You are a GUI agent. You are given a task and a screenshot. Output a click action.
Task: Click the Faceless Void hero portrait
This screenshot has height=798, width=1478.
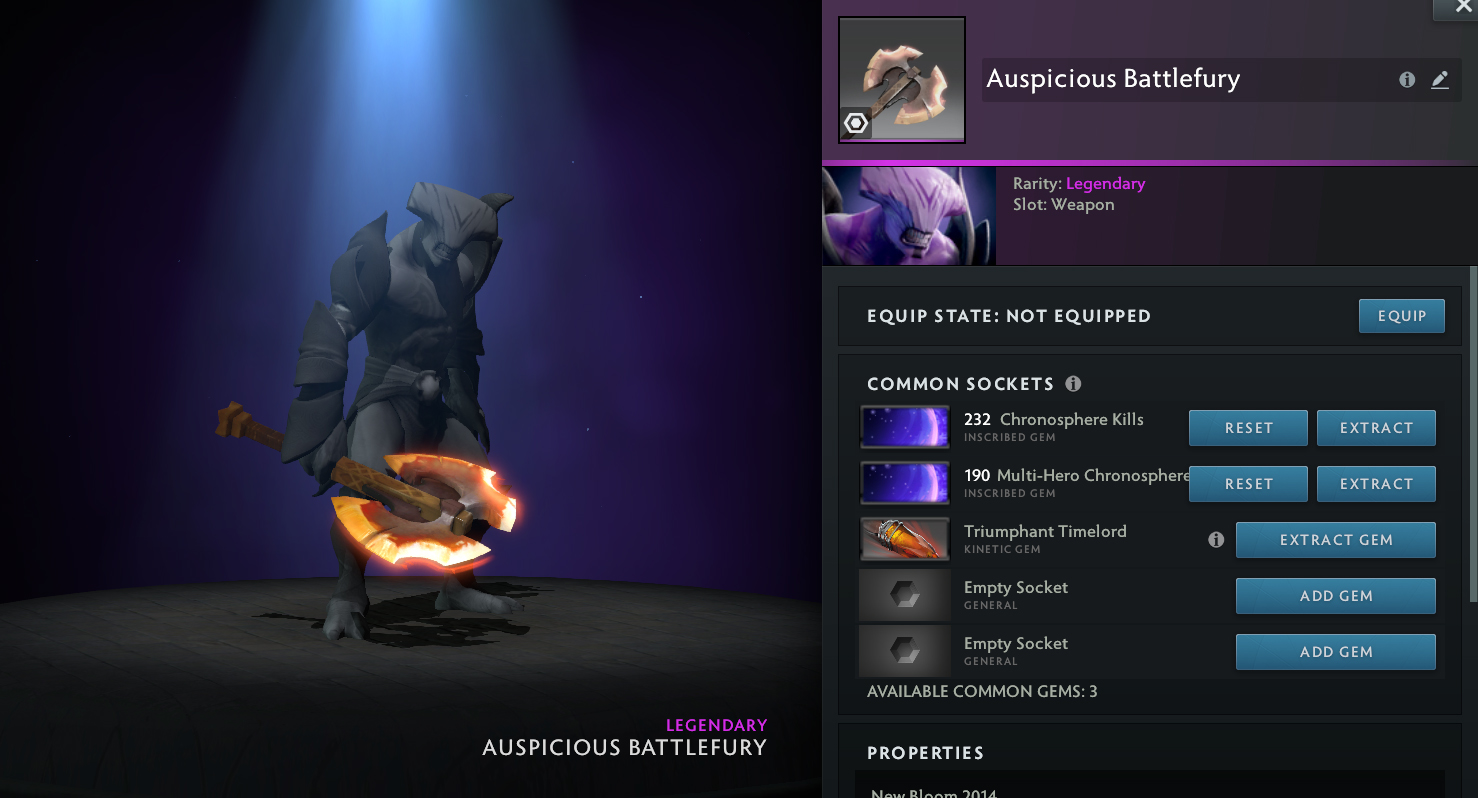pos(908,216)
